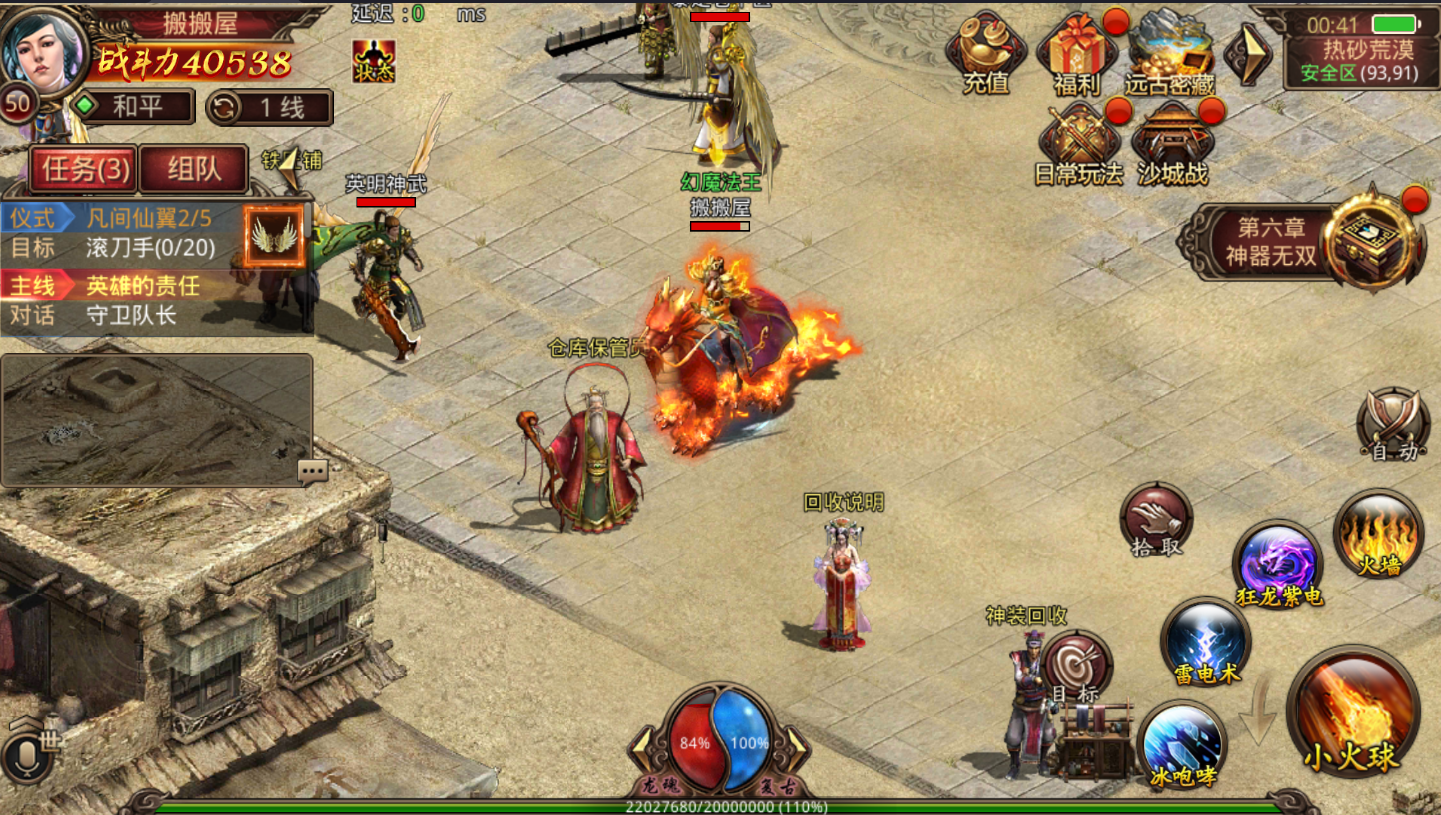
Task: Cast the 火墙 fire wall skill
Action: (1378, 533)
